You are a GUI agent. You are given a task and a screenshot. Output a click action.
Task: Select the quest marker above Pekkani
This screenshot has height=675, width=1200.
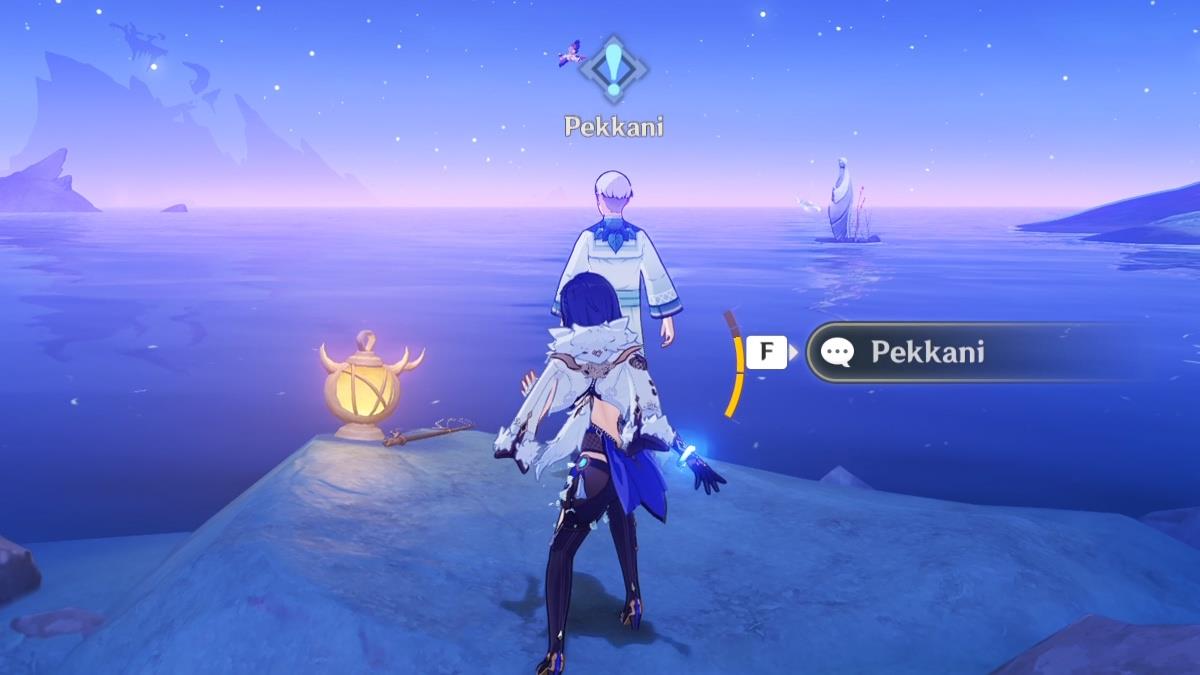[x=613, y=70]
